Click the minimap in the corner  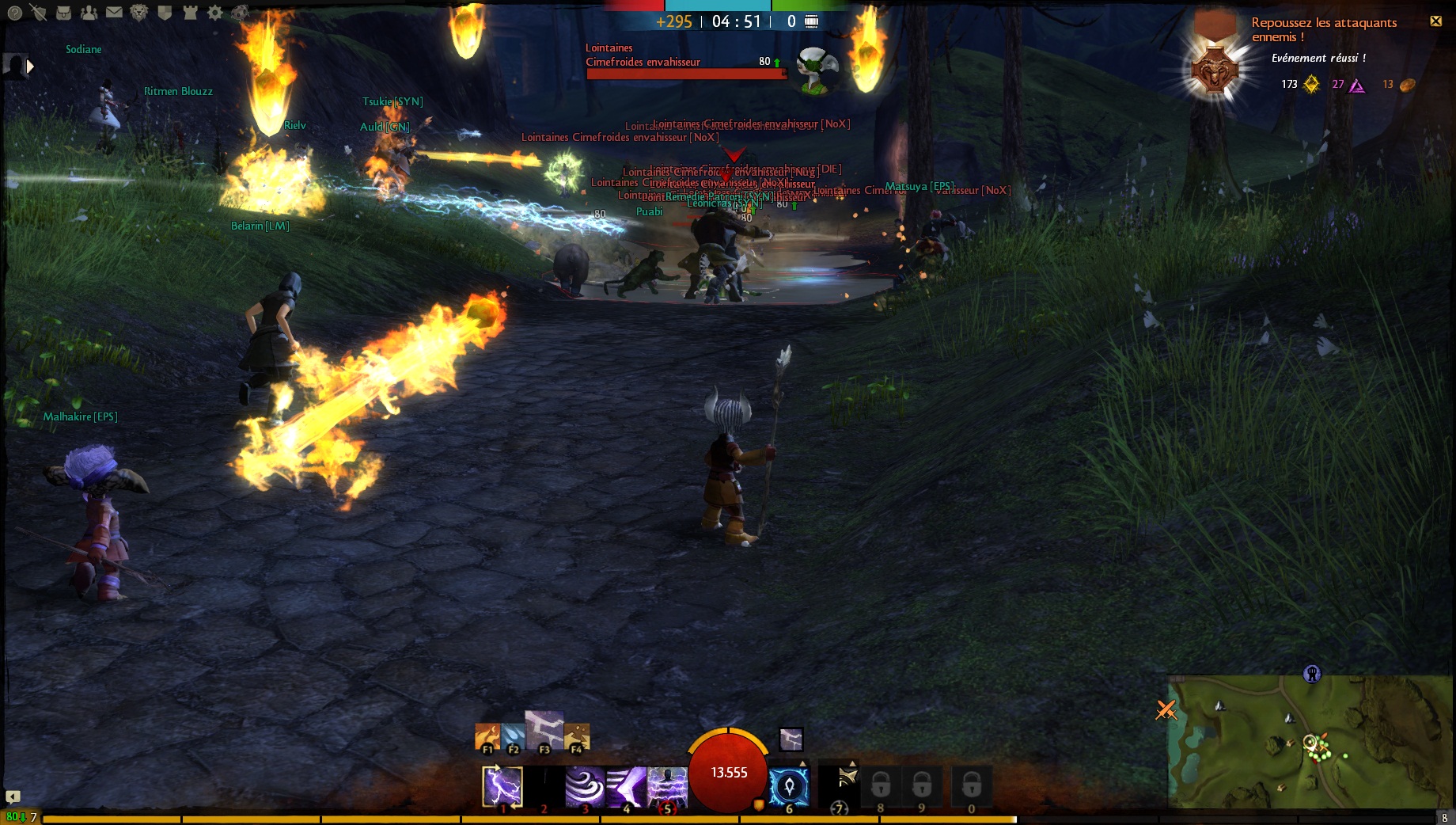tap(1309, 741)
